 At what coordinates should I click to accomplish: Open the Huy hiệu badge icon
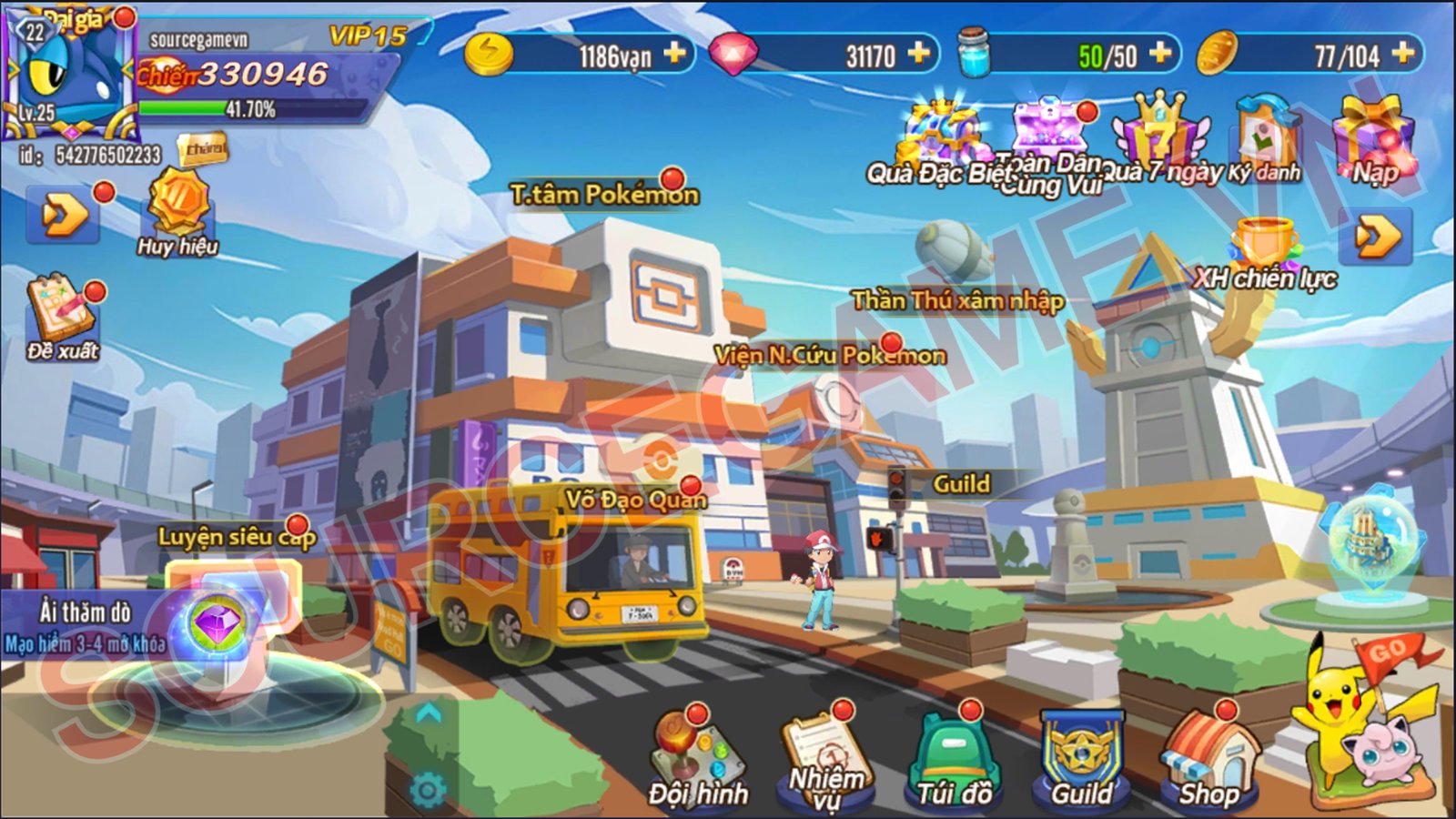[x=178, y=209]
